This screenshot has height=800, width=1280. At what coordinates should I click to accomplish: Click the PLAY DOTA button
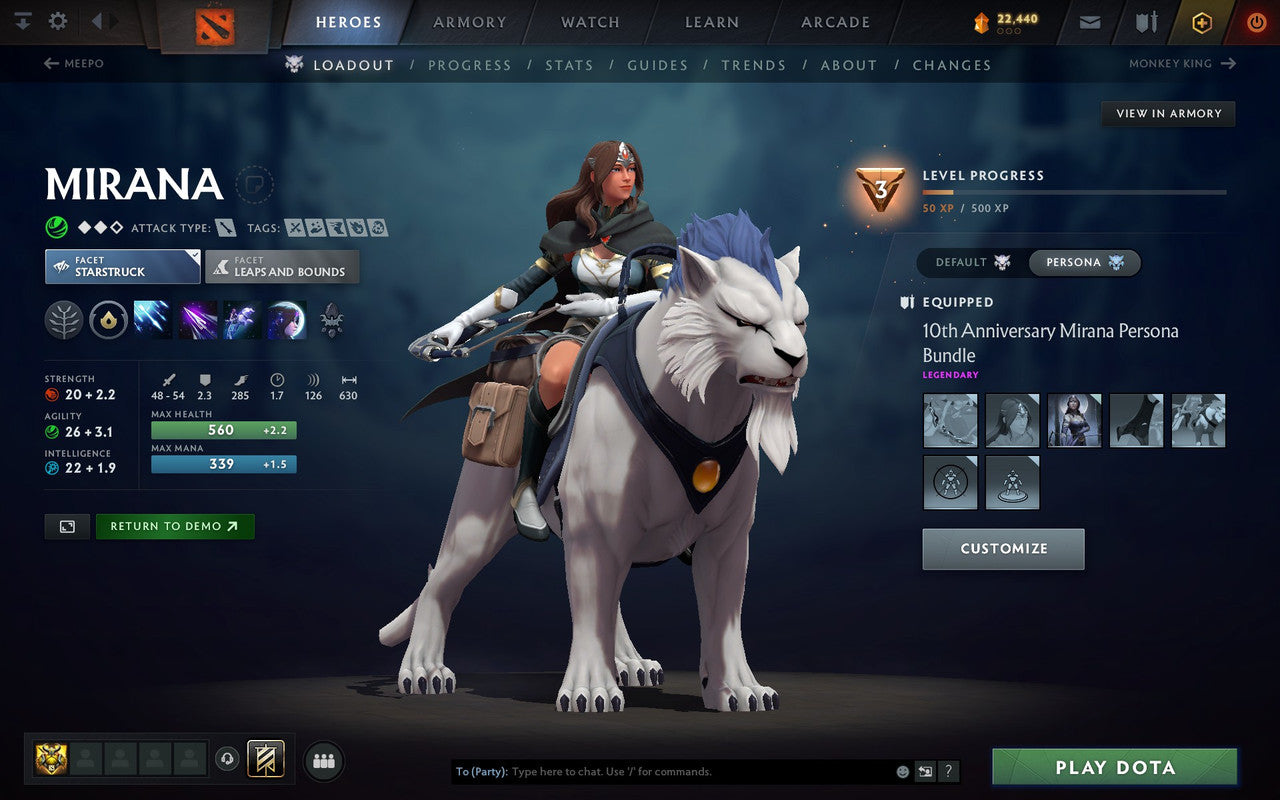pyautogui.click(x=1114, y=767)
